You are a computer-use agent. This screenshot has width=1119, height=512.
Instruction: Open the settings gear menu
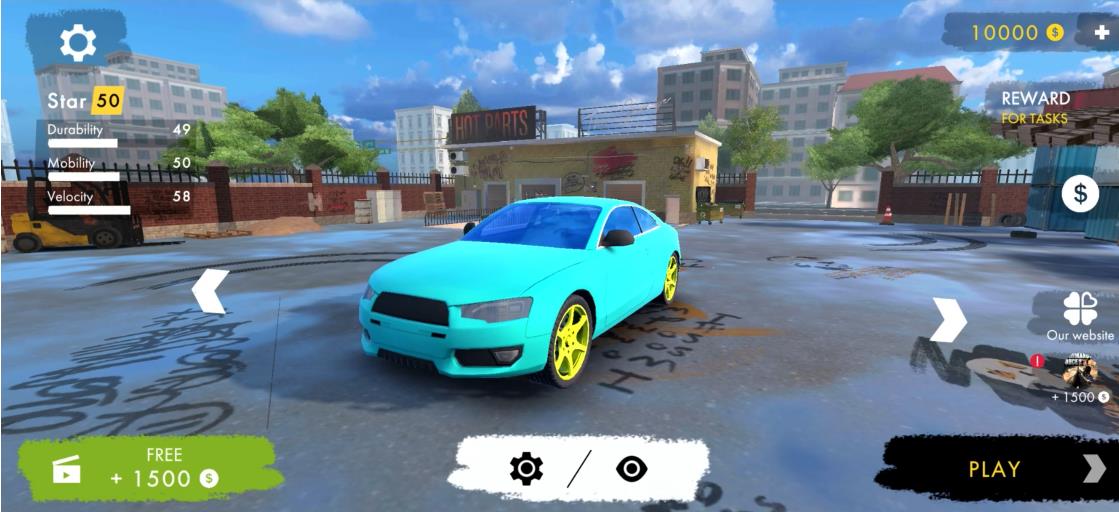coord(78,42)
